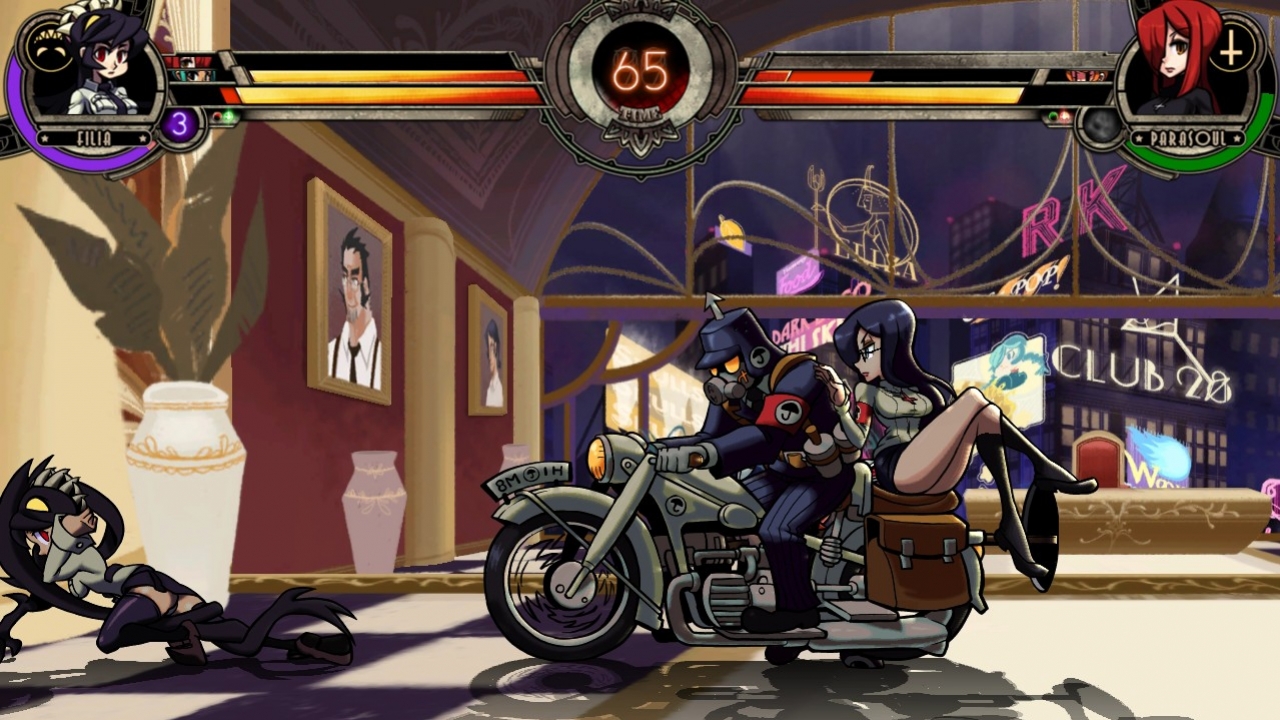Select Filia's character portrait icon
This screenshot has width=1280, height=720.
[95, 67]
